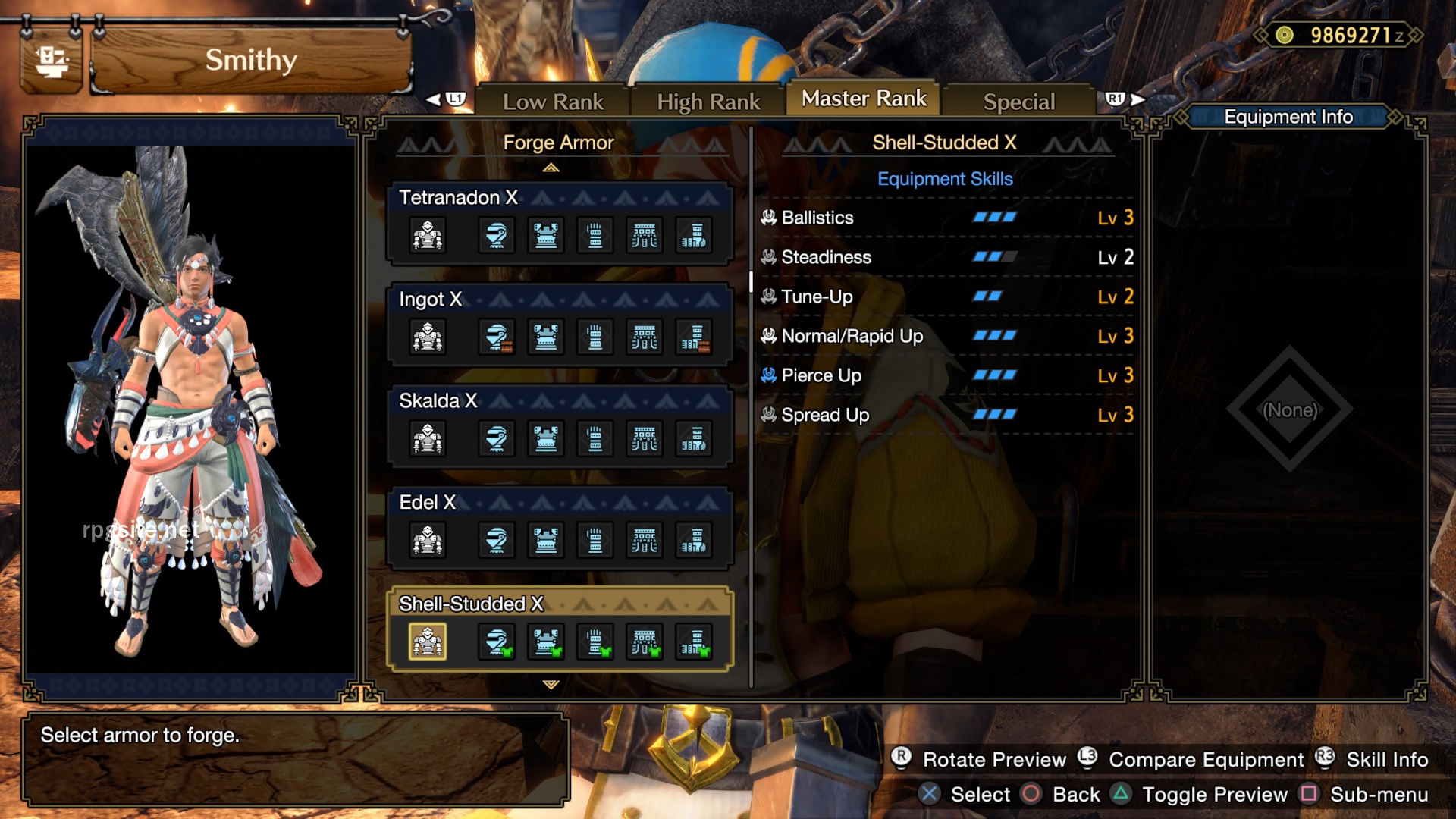Select the Shell-Studded X full armor set icon
This screenshot has width=1456, height=819.
click(428, 641)
